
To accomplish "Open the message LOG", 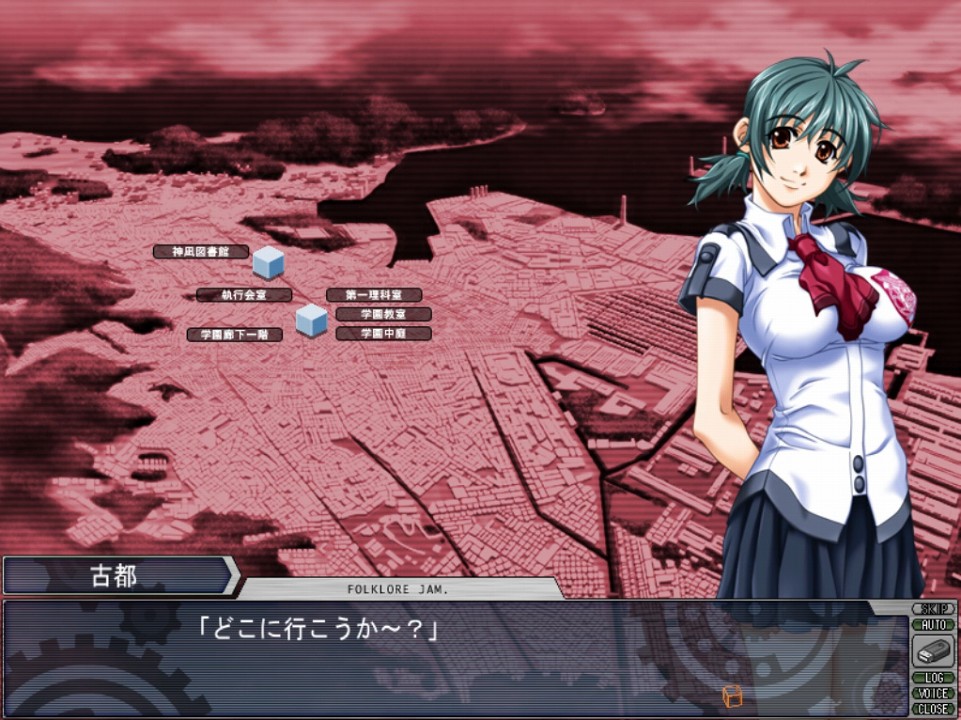I will [932, 678].
